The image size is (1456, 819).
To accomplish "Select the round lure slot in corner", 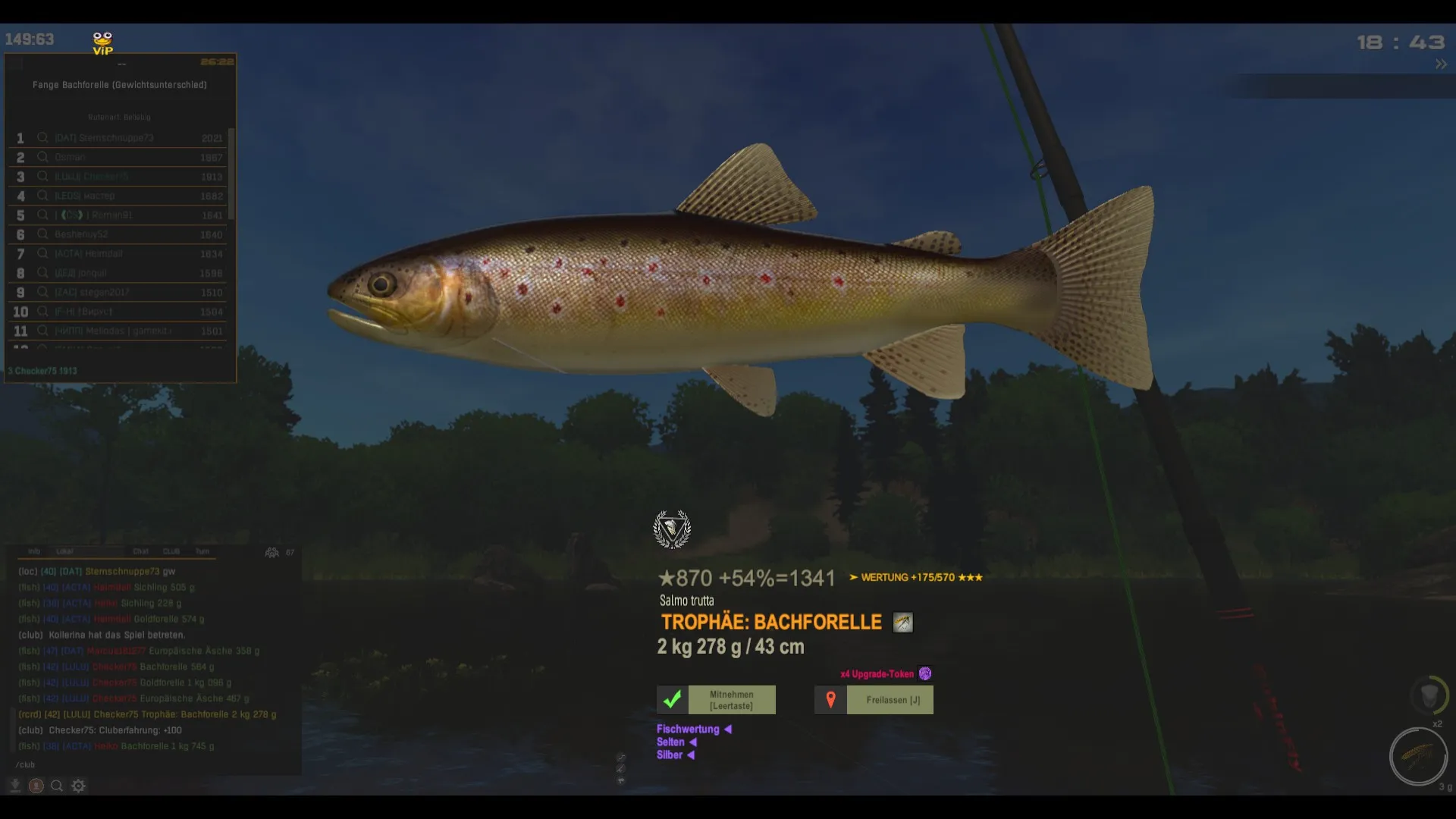I will (1417, 756).
